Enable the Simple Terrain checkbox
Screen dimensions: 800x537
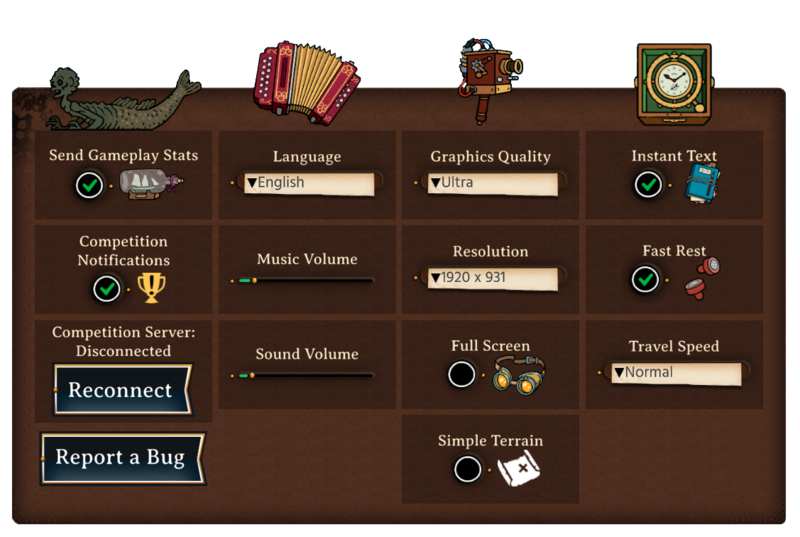467,469
